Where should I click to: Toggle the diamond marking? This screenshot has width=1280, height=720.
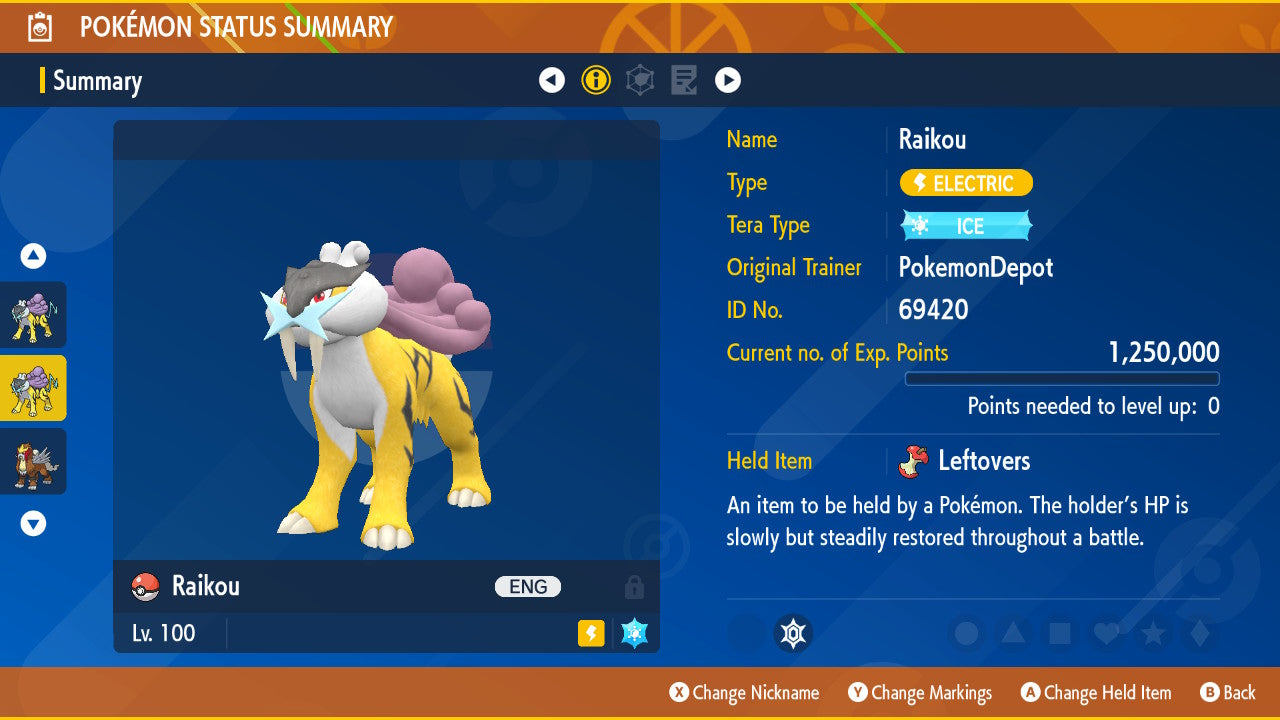[1200, 633]
